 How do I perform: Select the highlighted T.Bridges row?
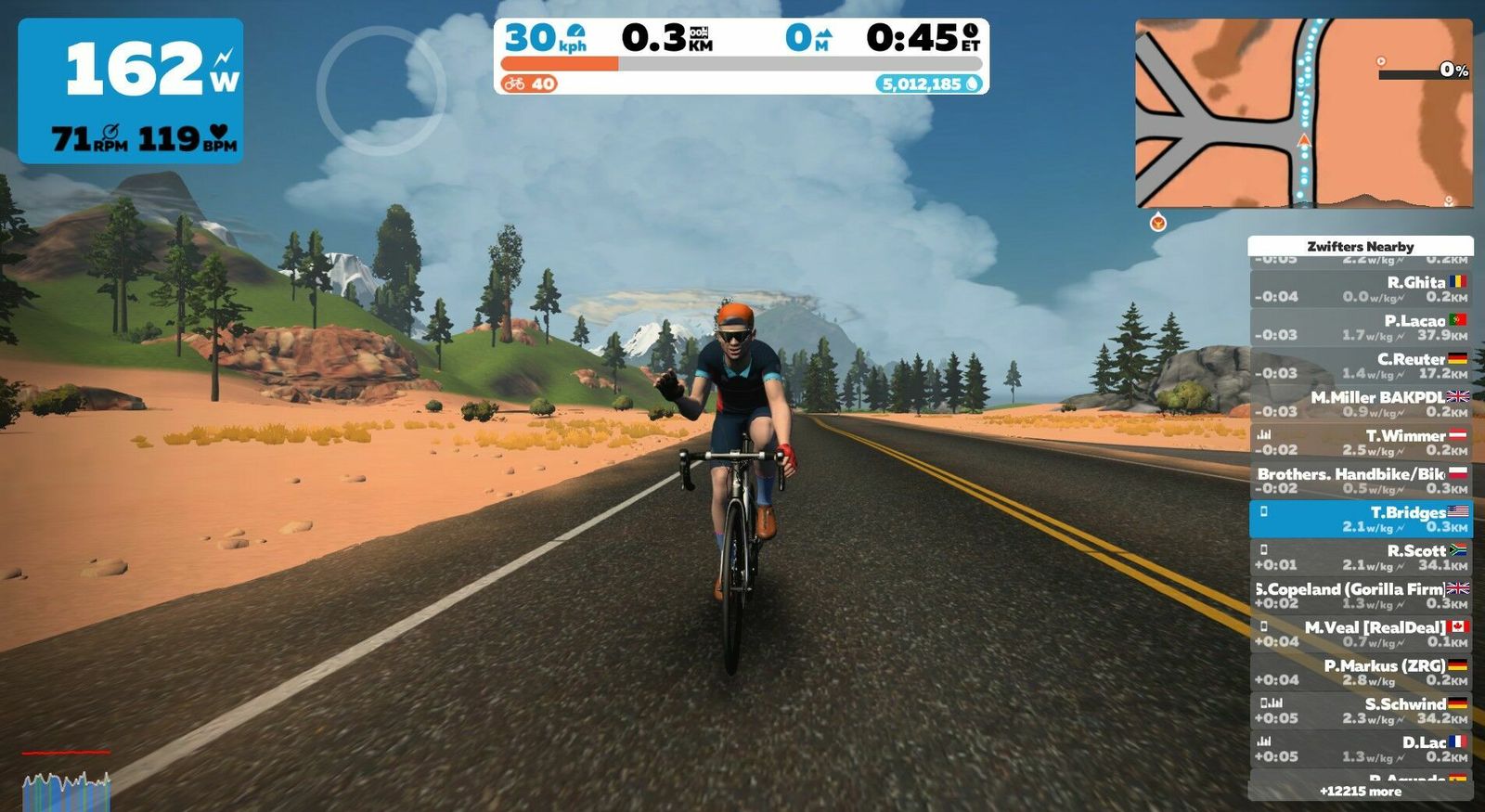tap(1361, 519)
